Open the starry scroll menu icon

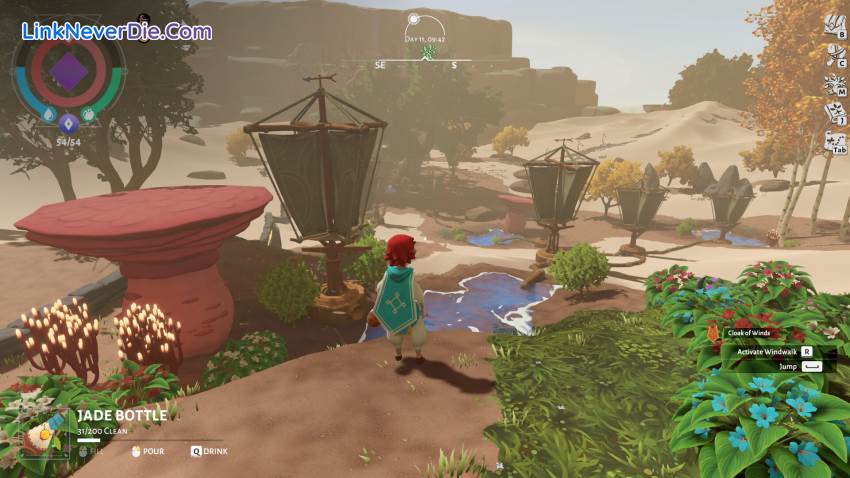click(x=832, y=142)
